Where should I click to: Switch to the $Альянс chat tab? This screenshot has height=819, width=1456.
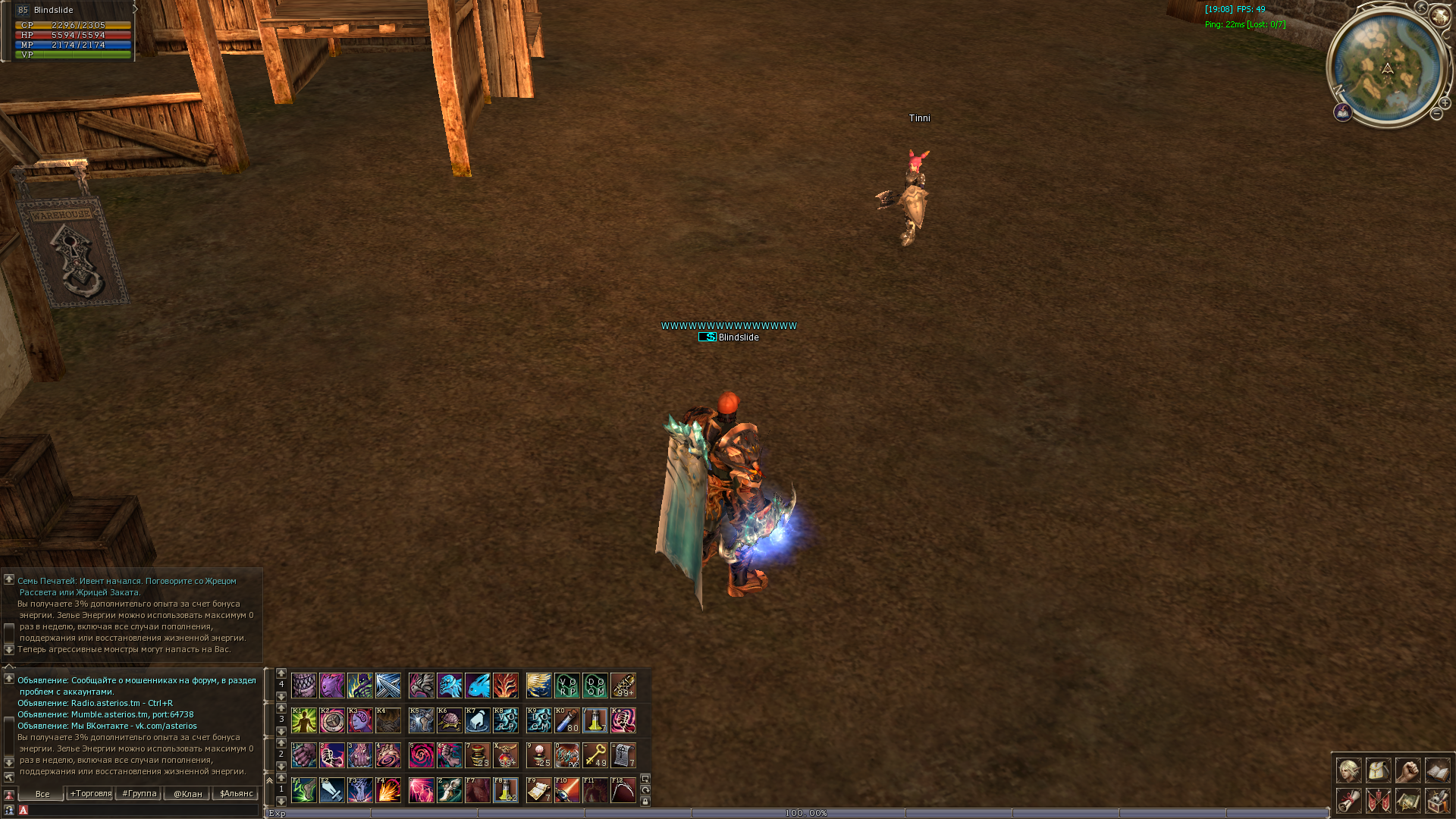(236, 793)
